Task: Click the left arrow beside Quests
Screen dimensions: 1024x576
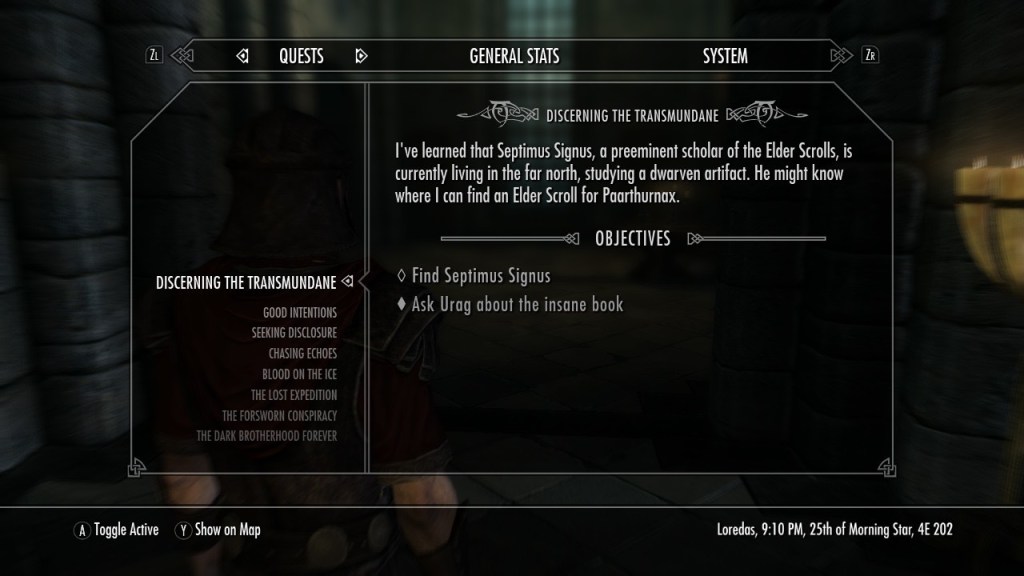Action: tap(242, 56)
